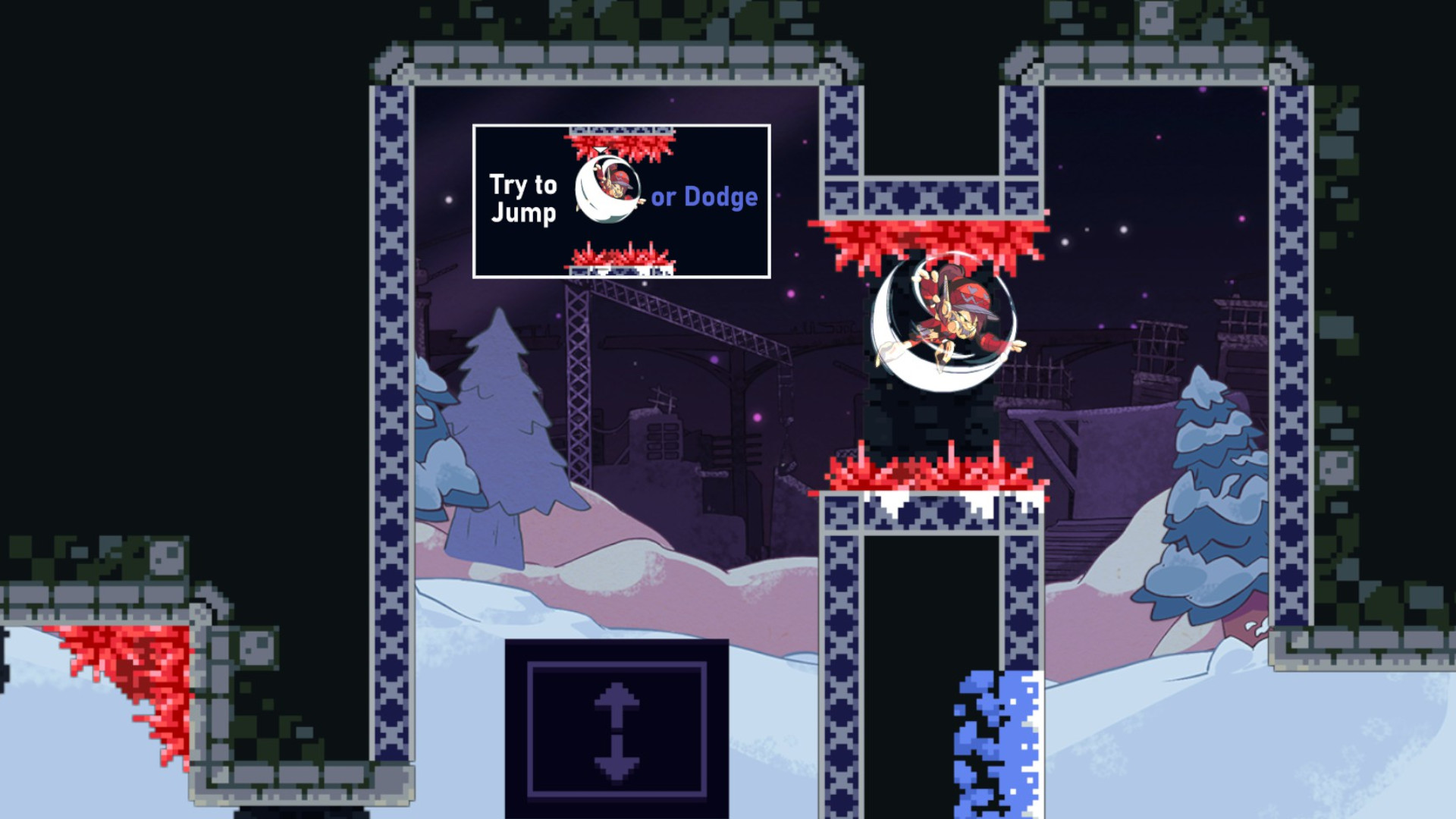Click the Try to Jump label
The height and width of the screenshot is (819, 1456).
click(x=526, y=197)
